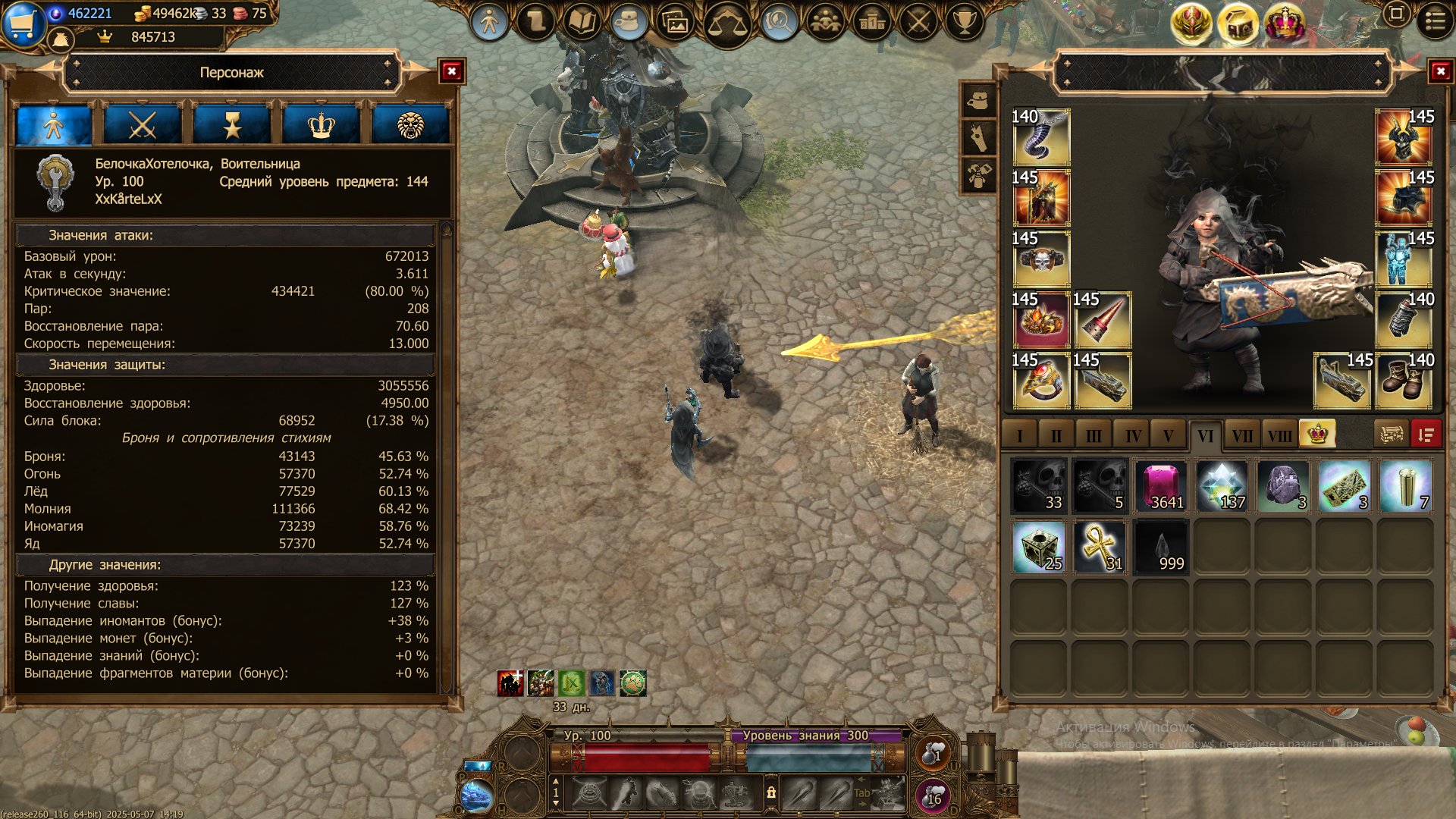Screen dimensions: 1456x819
Task: Open inventory bag tab VII
Action: (x=1241, y=436)
